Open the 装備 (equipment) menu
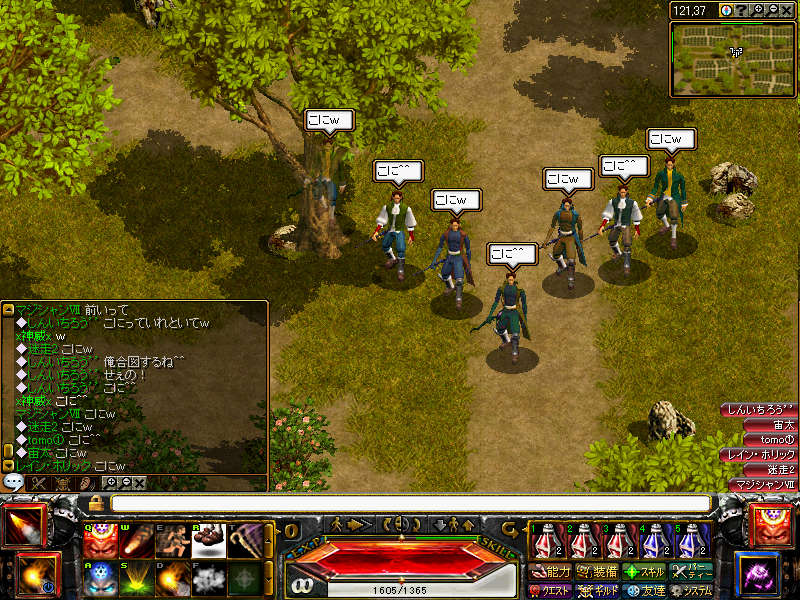Screen dimensions: 800x600 coord(597,572)
